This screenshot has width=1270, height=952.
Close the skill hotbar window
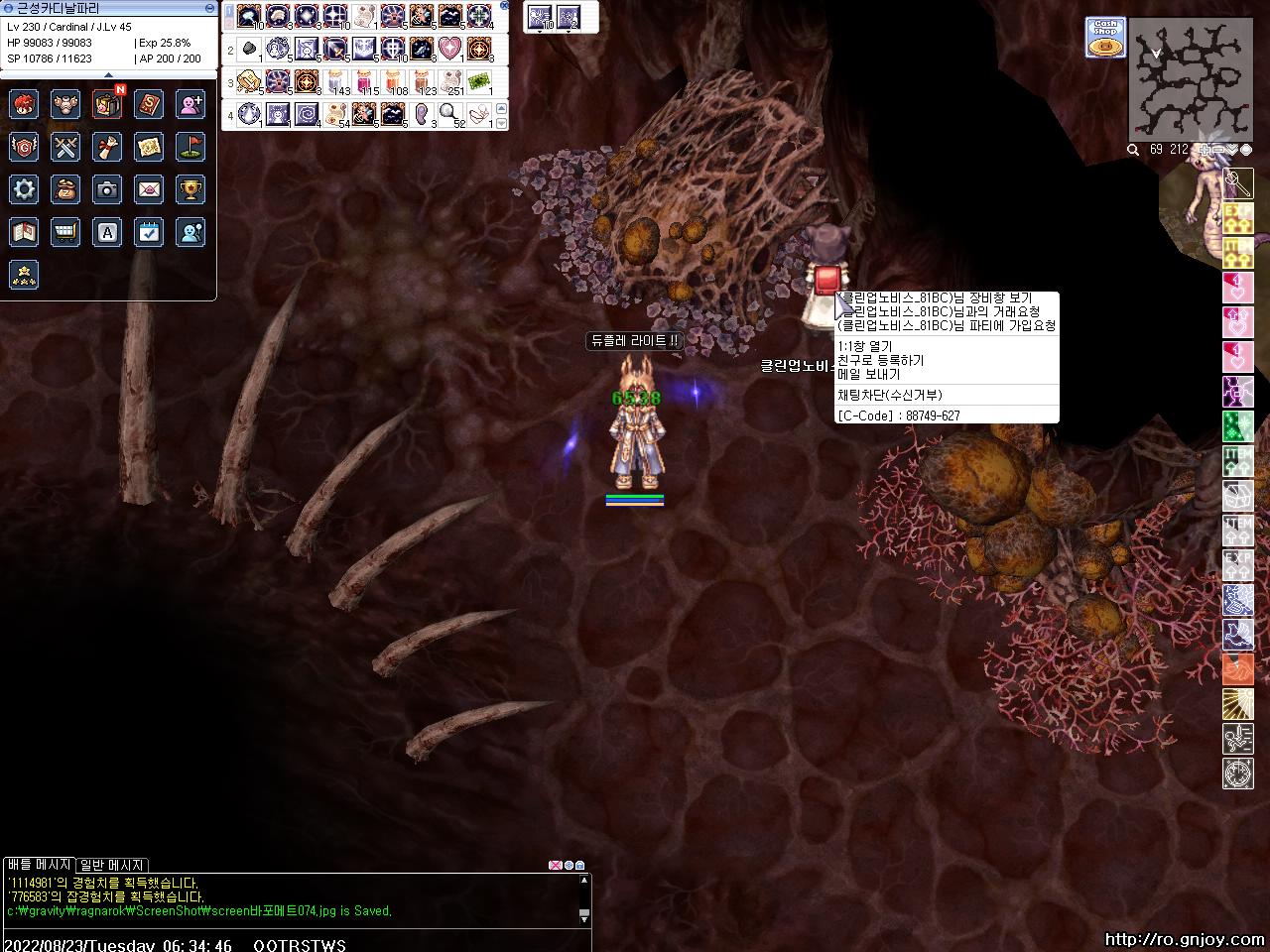tap(504, 6)
